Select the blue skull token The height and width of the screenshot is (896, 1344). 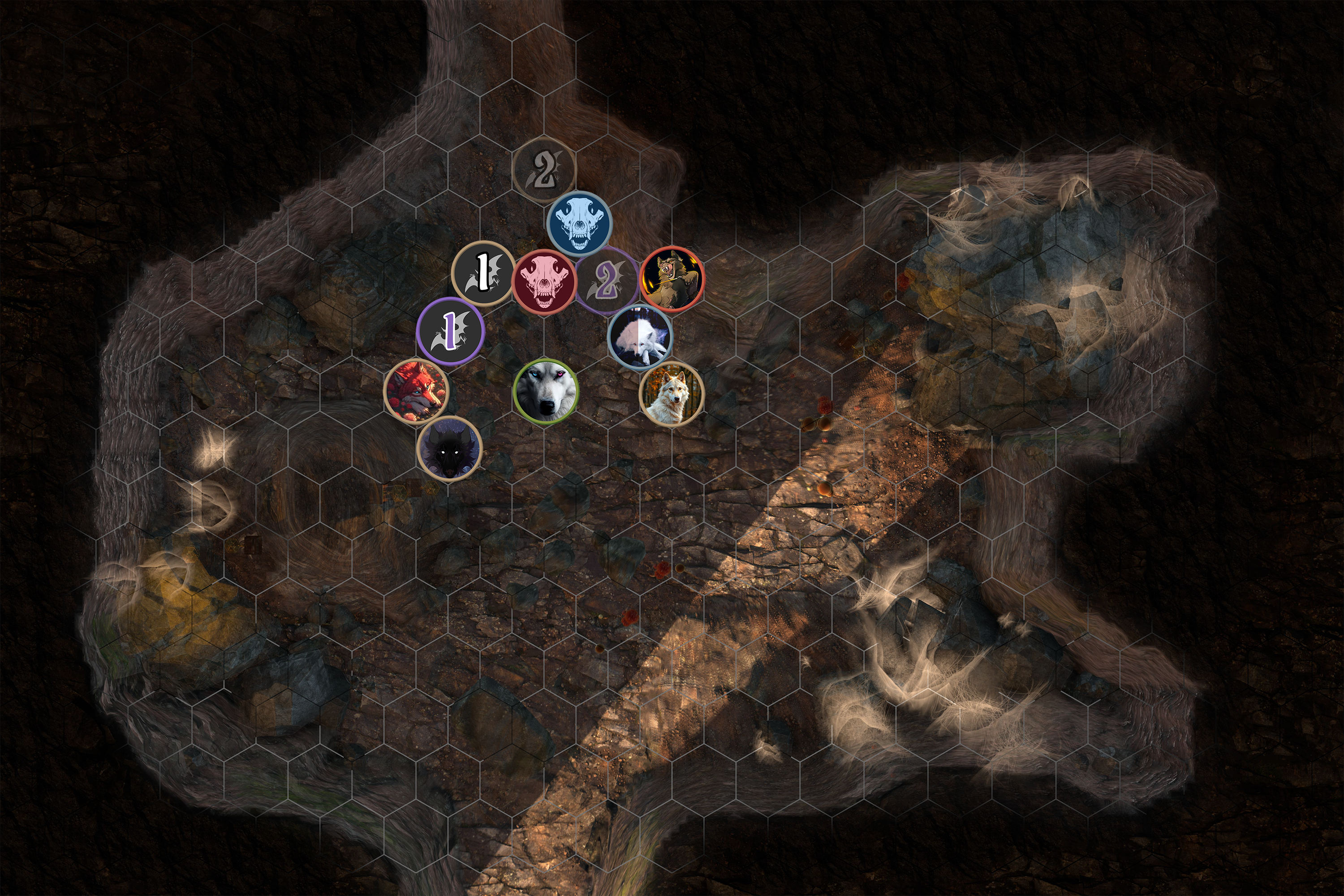(x=579, y=224)
